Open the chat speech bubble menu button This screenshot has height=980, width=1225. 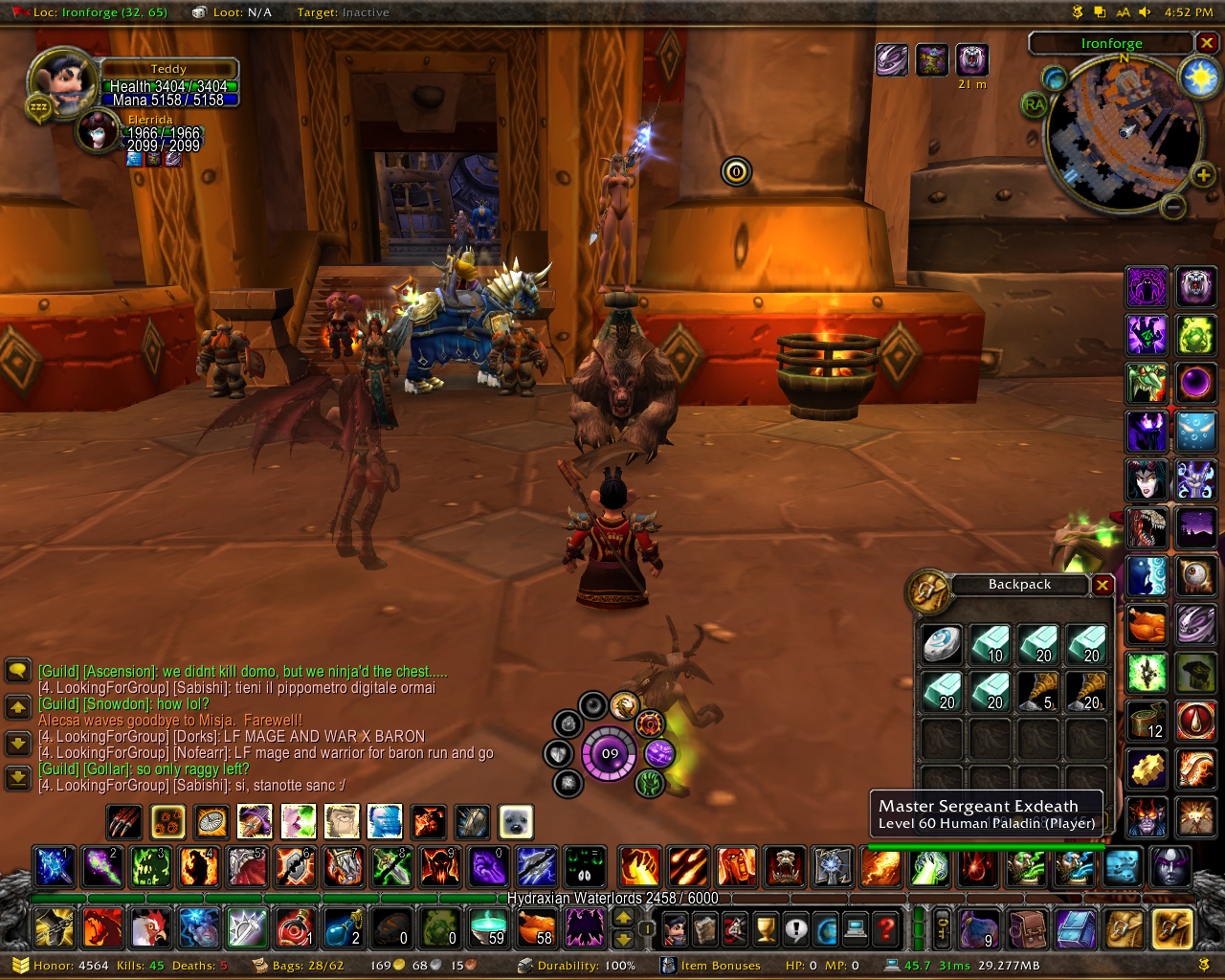[x=18, y=670]
